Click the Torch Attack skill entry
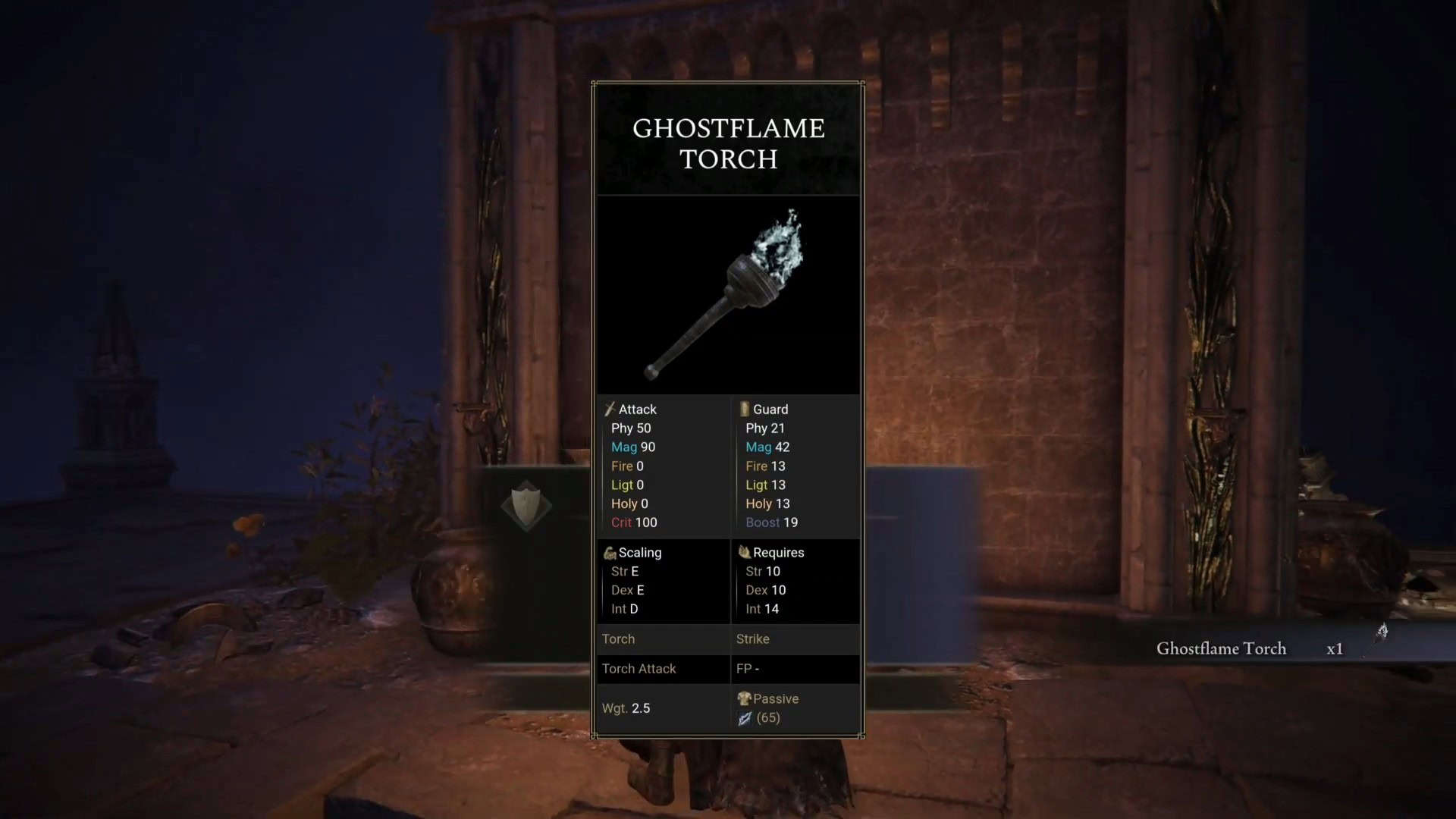The image size is (1456, 819). [x=639, y=669]
